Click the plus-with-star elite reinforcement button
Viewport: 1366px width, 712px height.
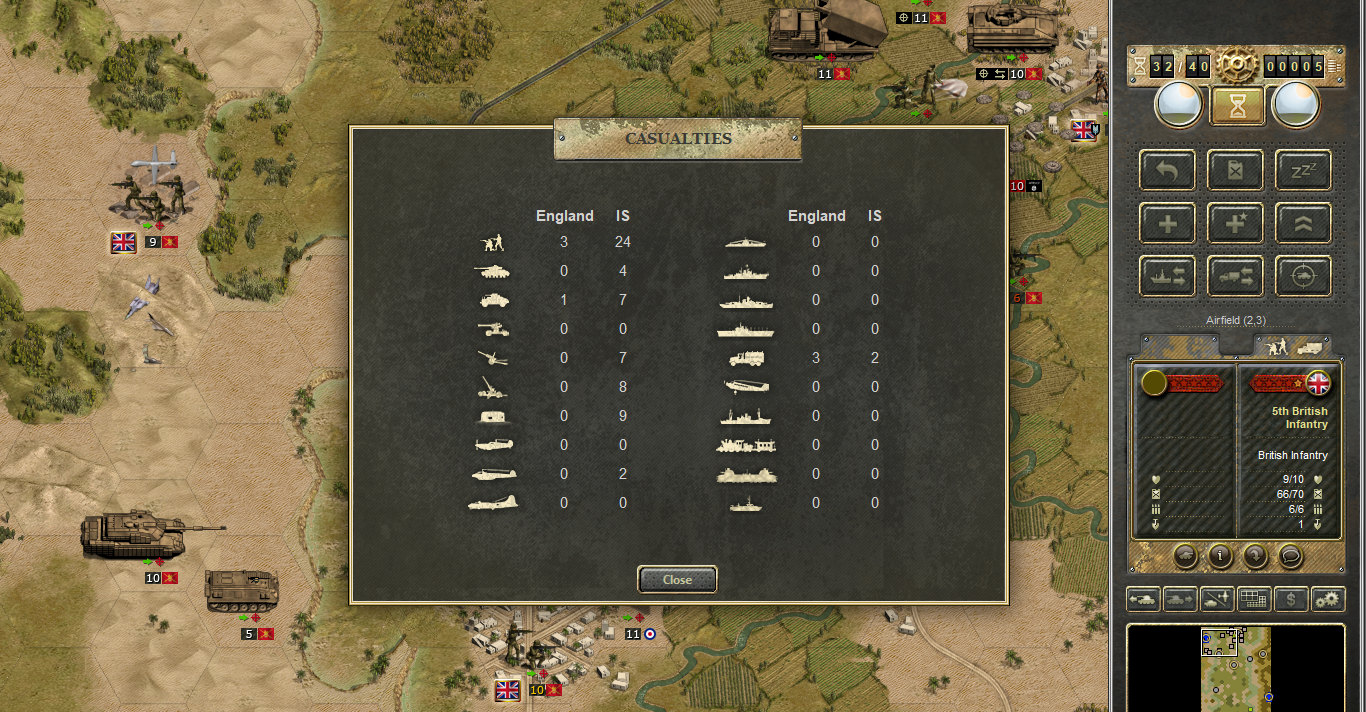(x=1235, y=223)
